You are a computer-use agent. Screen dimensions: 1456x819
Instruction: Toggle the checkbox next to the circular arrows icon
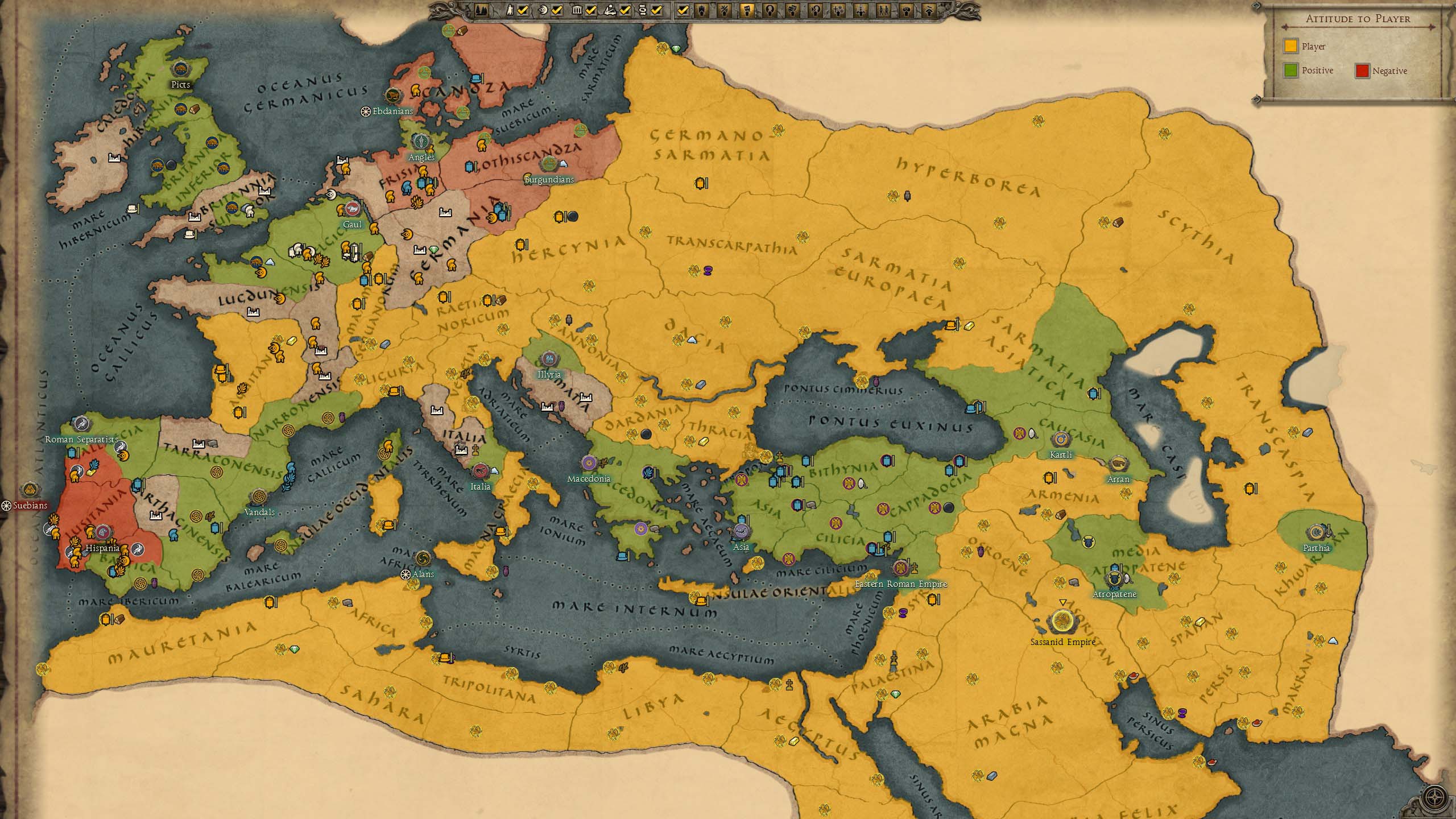[x=657, y=10]
